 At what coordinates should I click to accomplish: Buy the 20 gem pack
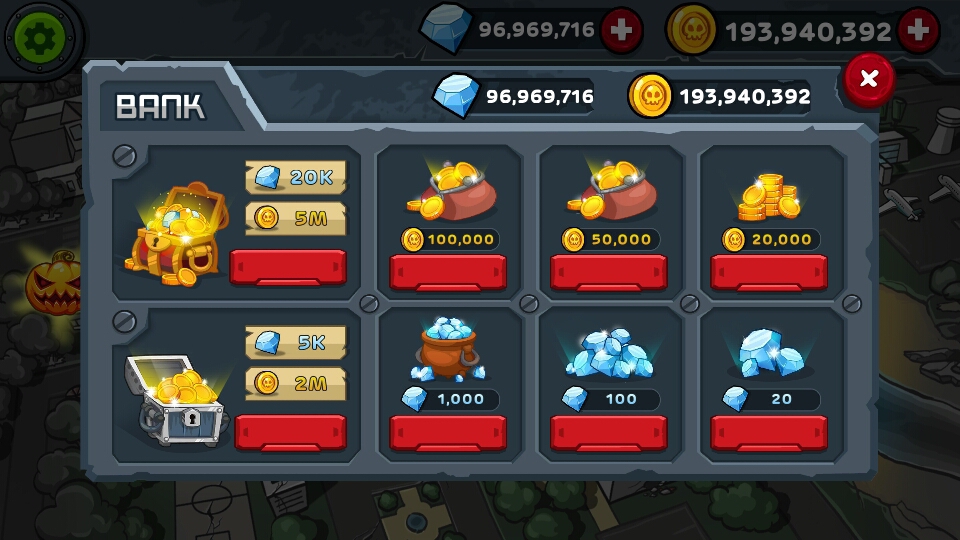pyautogui.click(x=768, y=433)
